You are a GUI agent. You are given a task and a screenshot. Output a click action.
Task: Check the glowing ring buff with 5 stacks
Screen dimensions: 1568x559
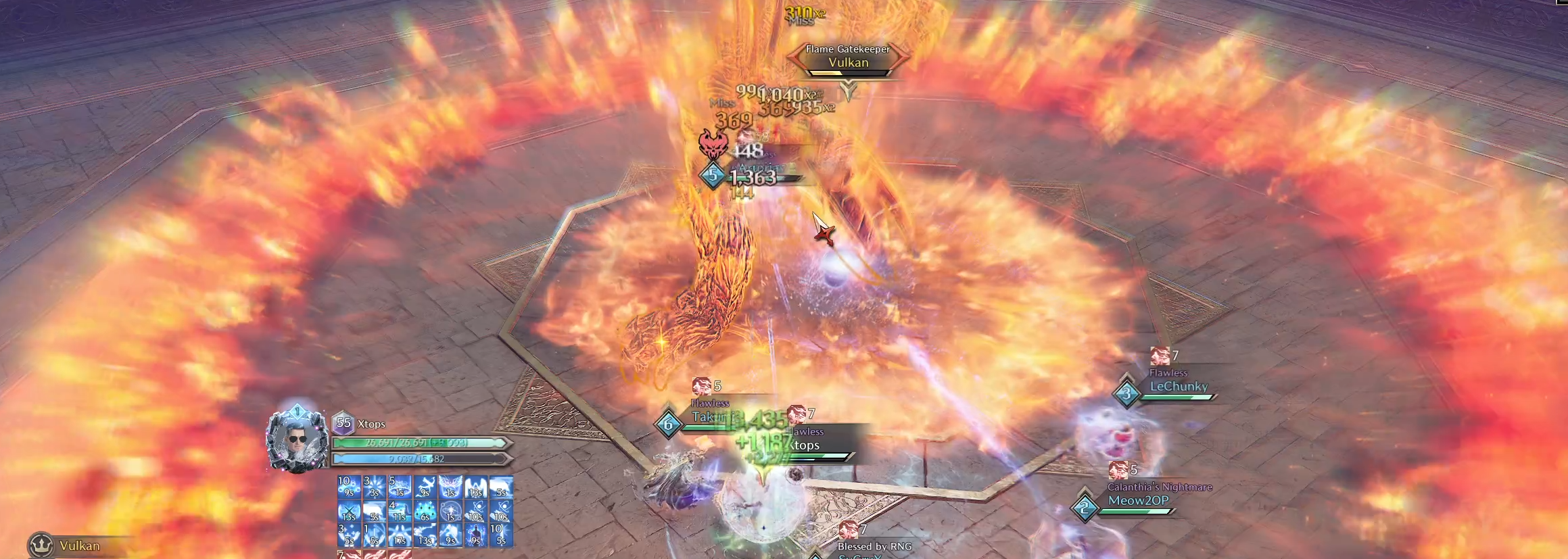399,487
